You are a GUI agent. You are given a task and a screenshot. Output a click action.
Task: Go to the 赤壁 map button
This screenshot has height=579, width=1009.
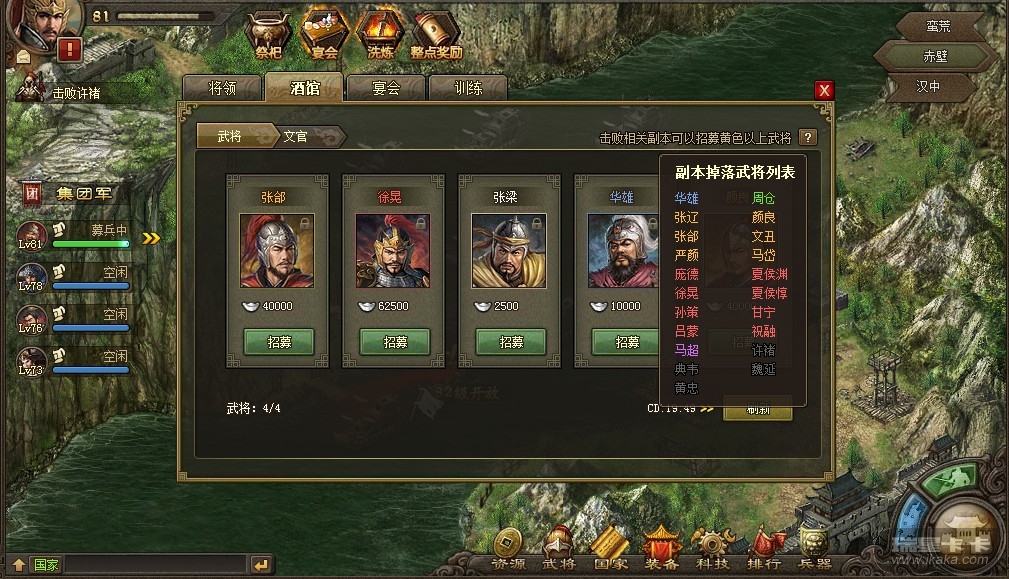934,55
